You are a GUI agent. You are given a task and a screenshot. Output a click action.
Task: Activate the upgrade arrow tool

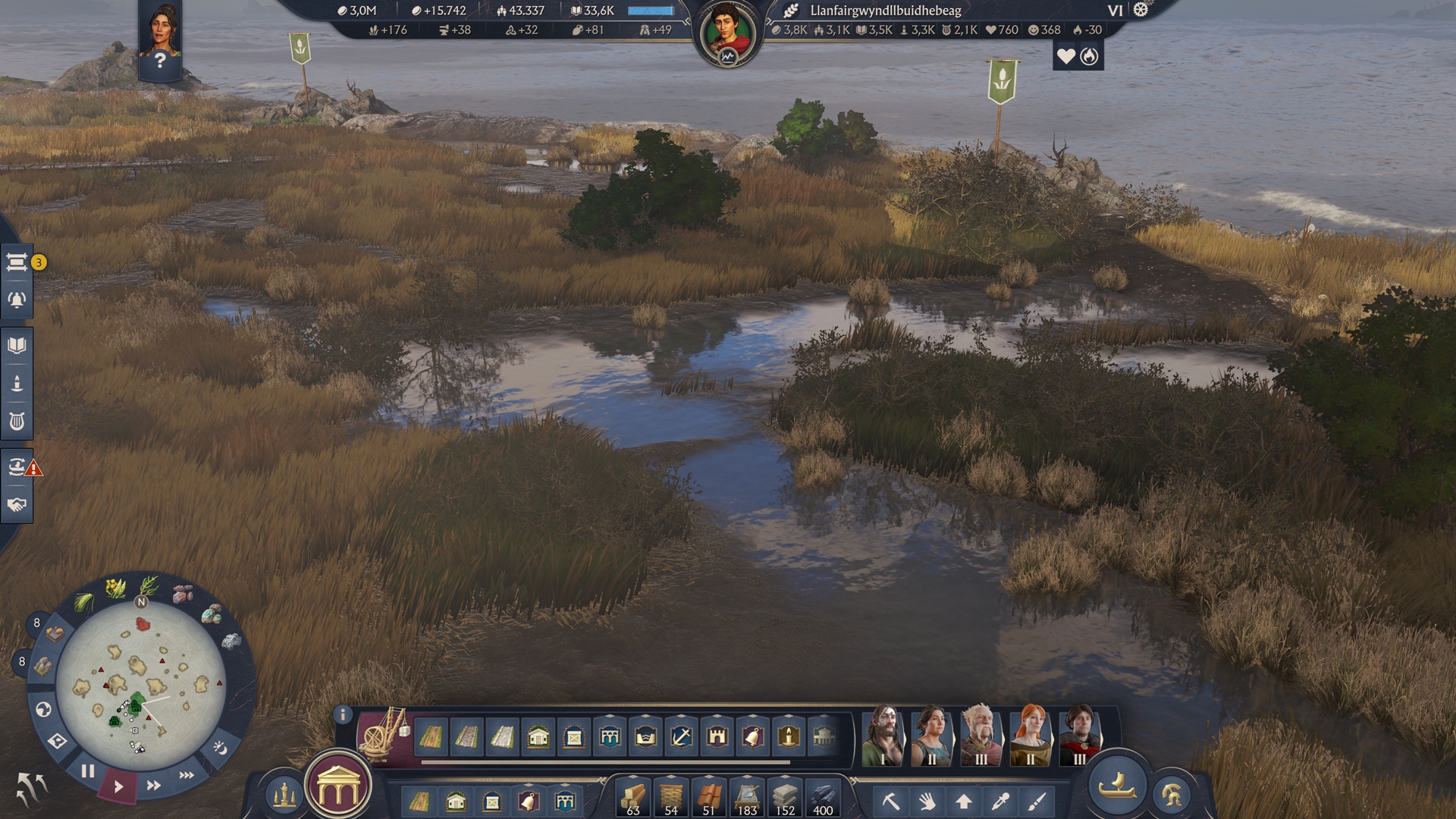click(964, 801)
